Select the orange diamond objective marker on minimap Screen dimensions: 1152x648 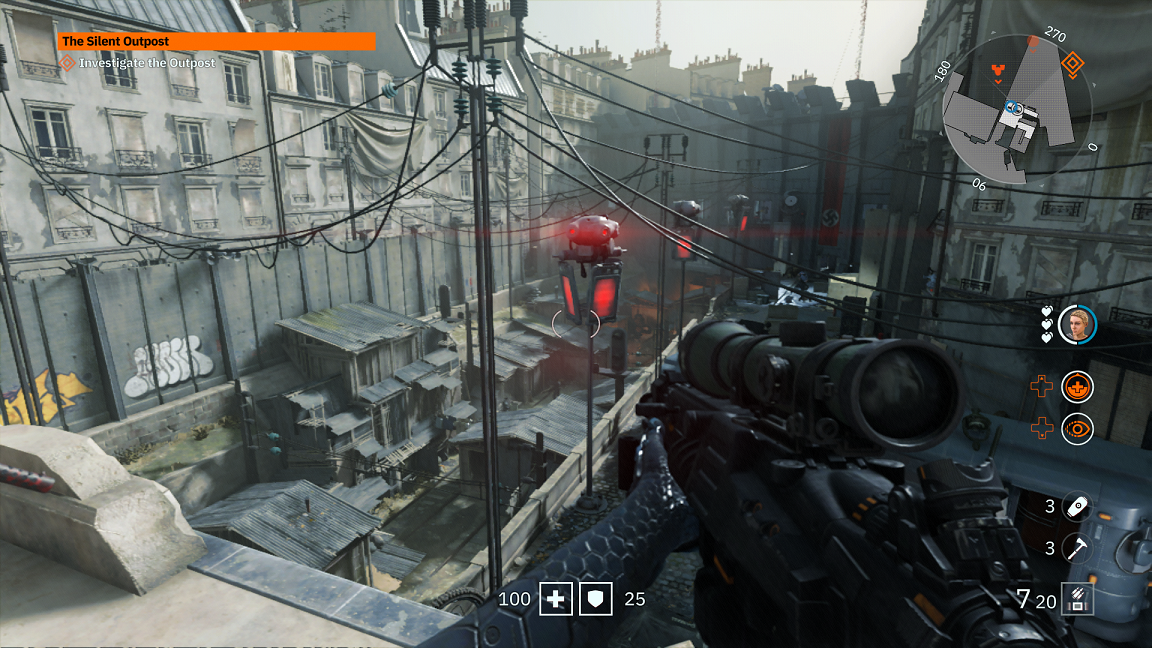(1073, 66)
